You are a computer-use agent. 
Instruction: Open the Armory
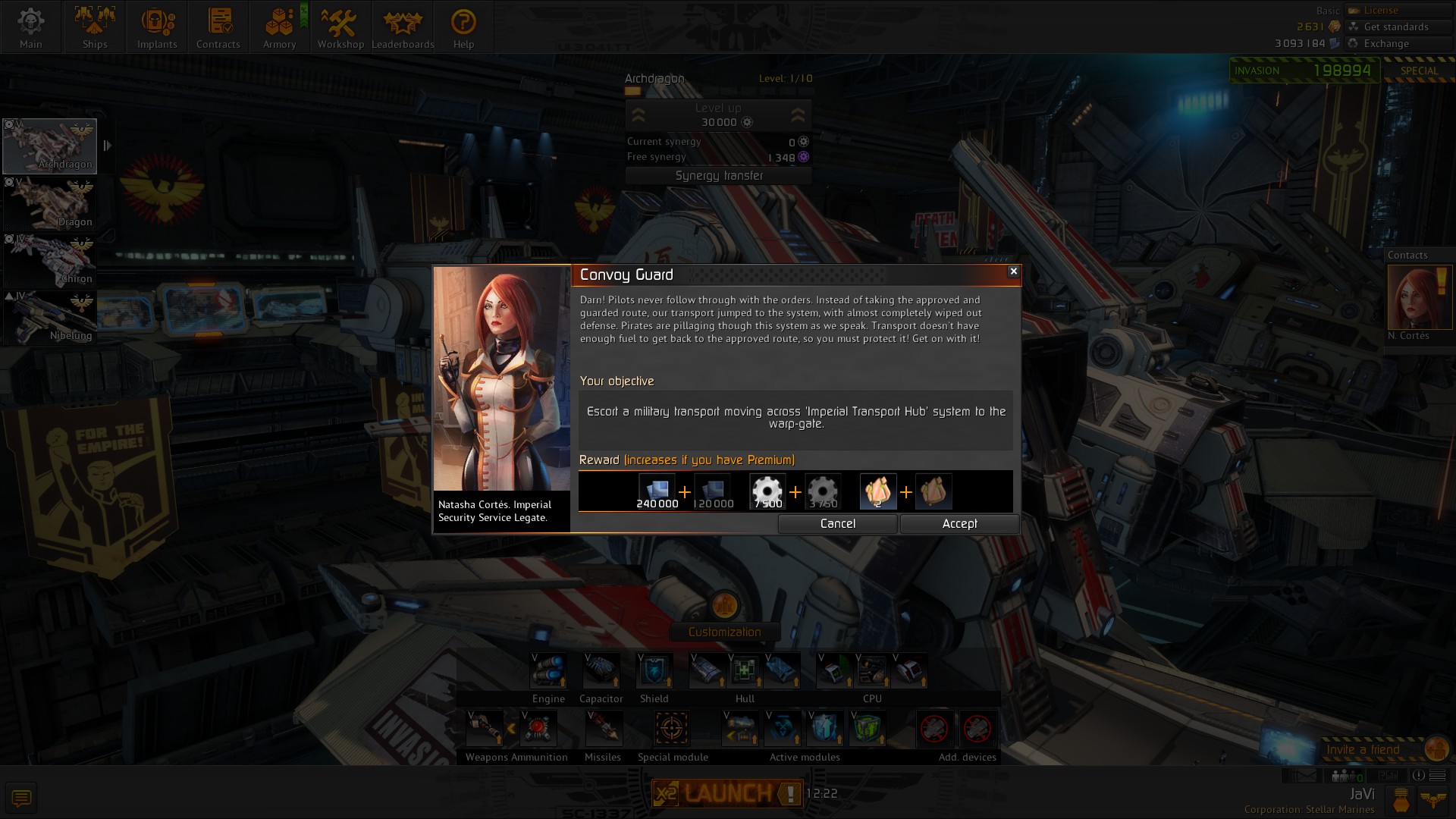[279, 27]
